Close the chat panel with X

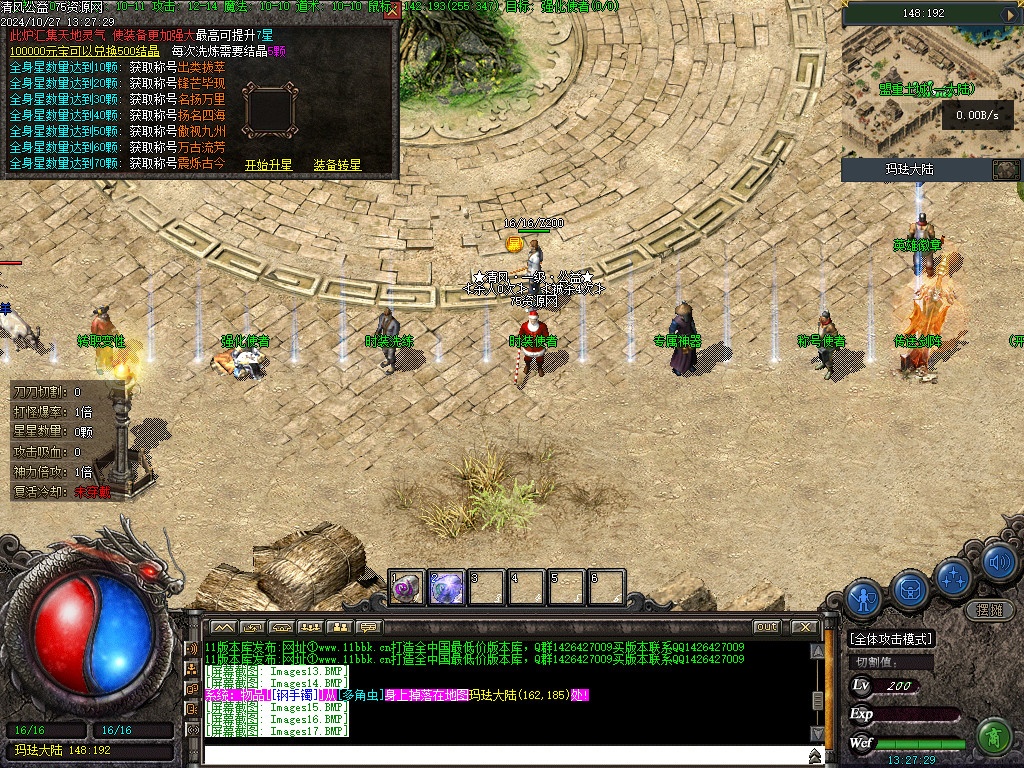pyautogui.click(x=805, y=627)
